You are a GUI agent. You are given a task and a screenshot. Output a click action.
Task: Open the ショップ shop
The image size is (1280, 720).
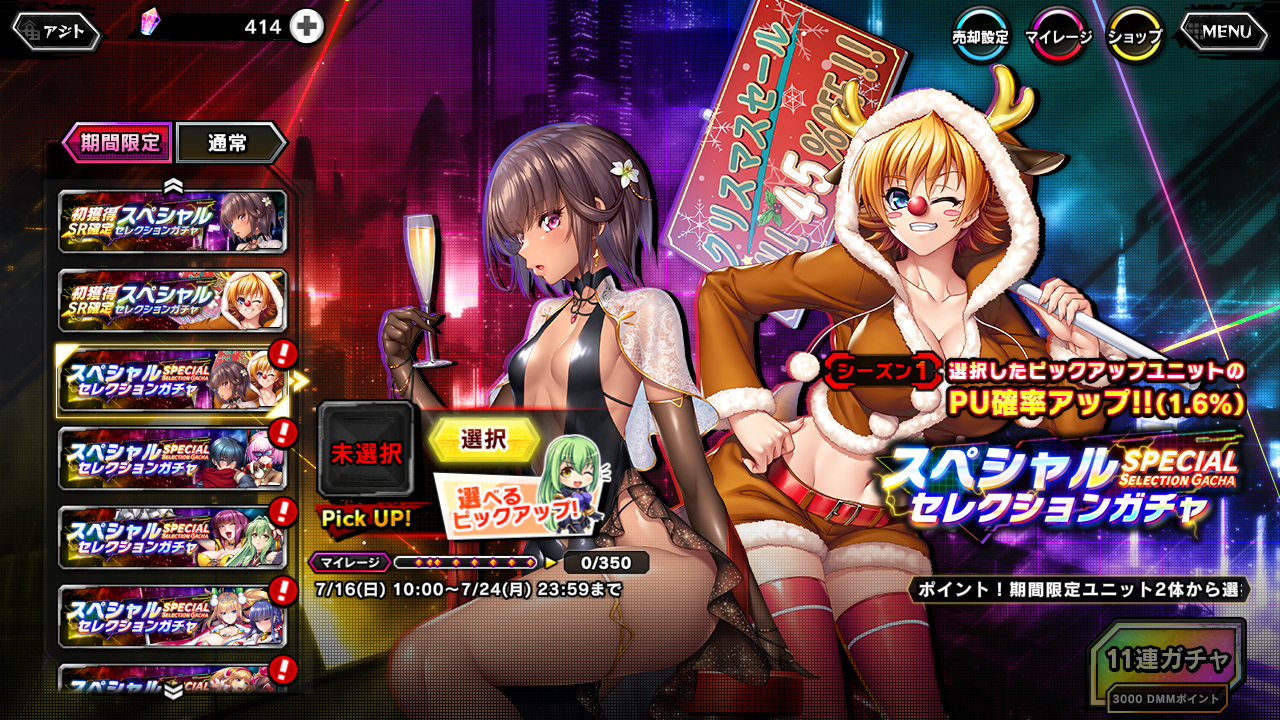[1135, 36]
